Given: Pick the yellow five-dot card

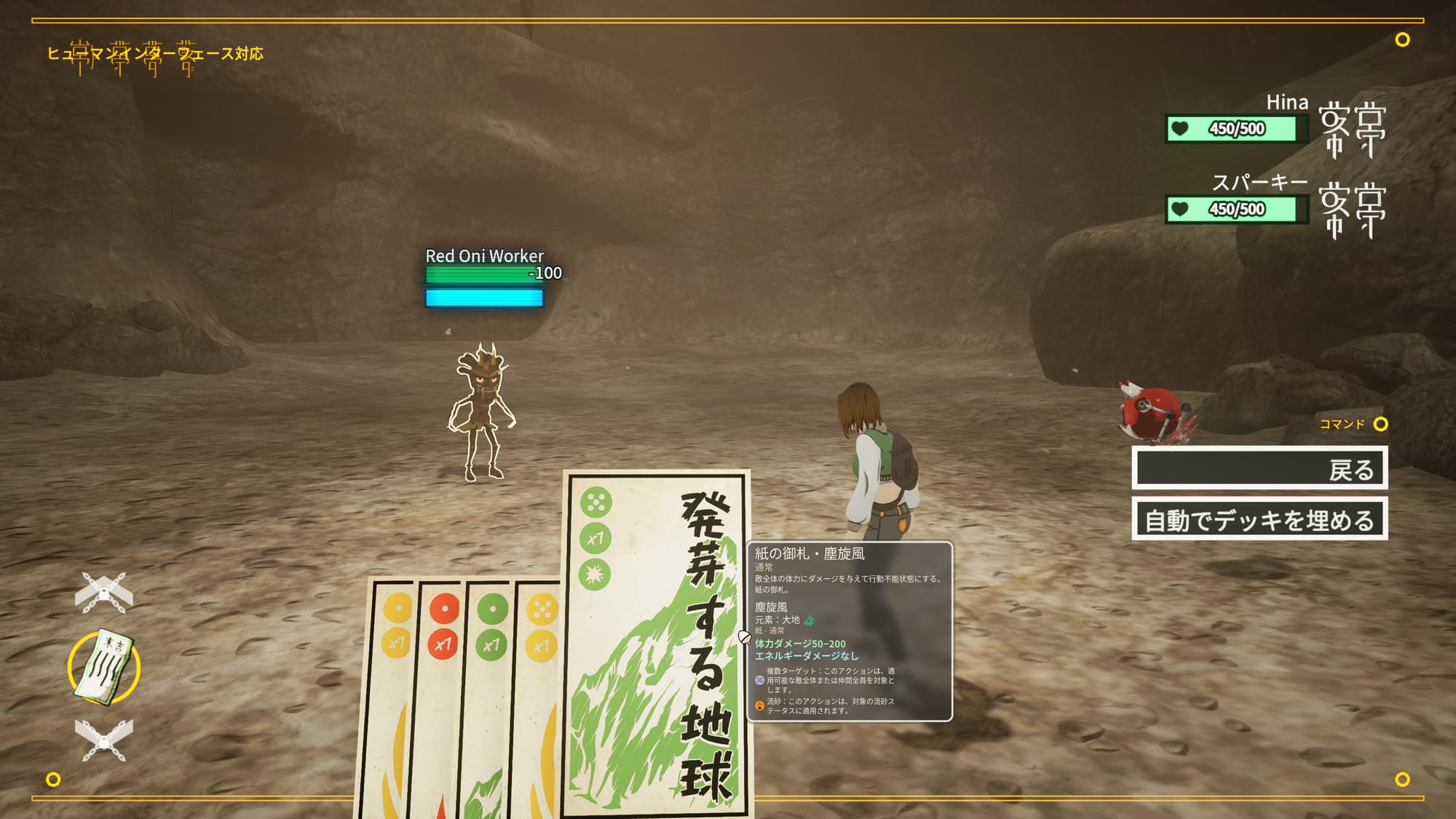Looking at the screenshot, I should point(539,692).
